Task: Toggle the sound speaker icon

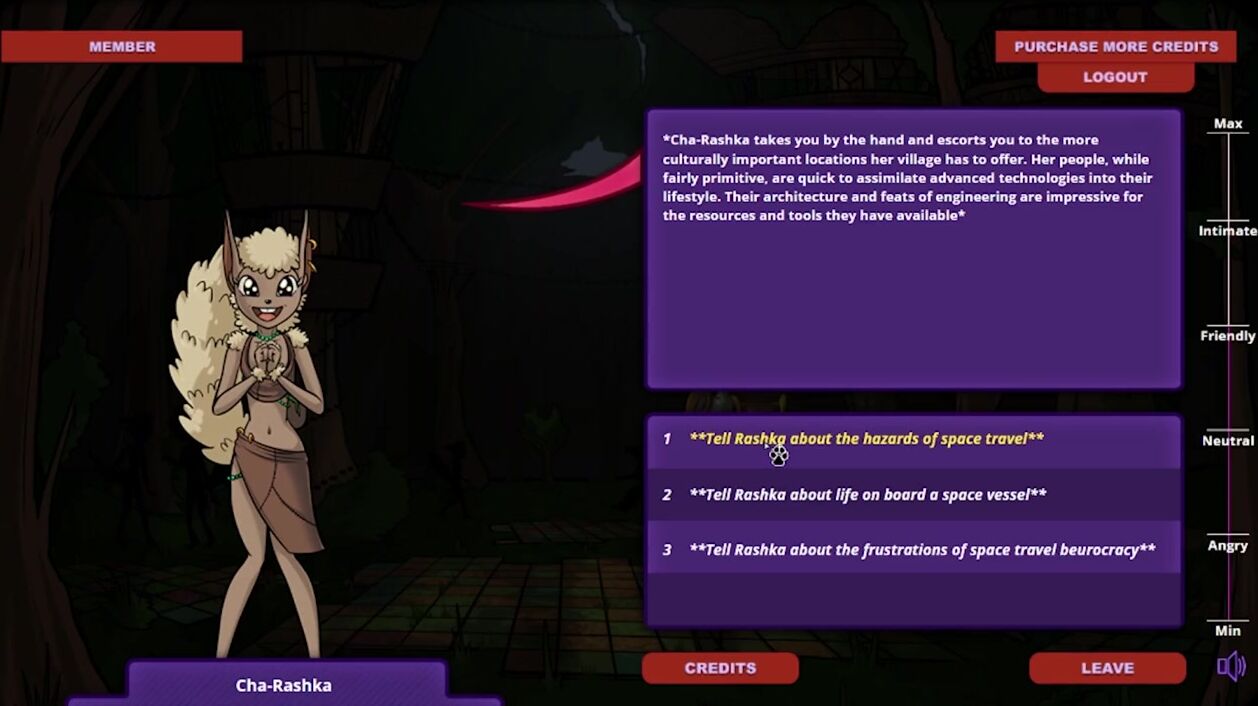Action: (x=1231, y=666)
